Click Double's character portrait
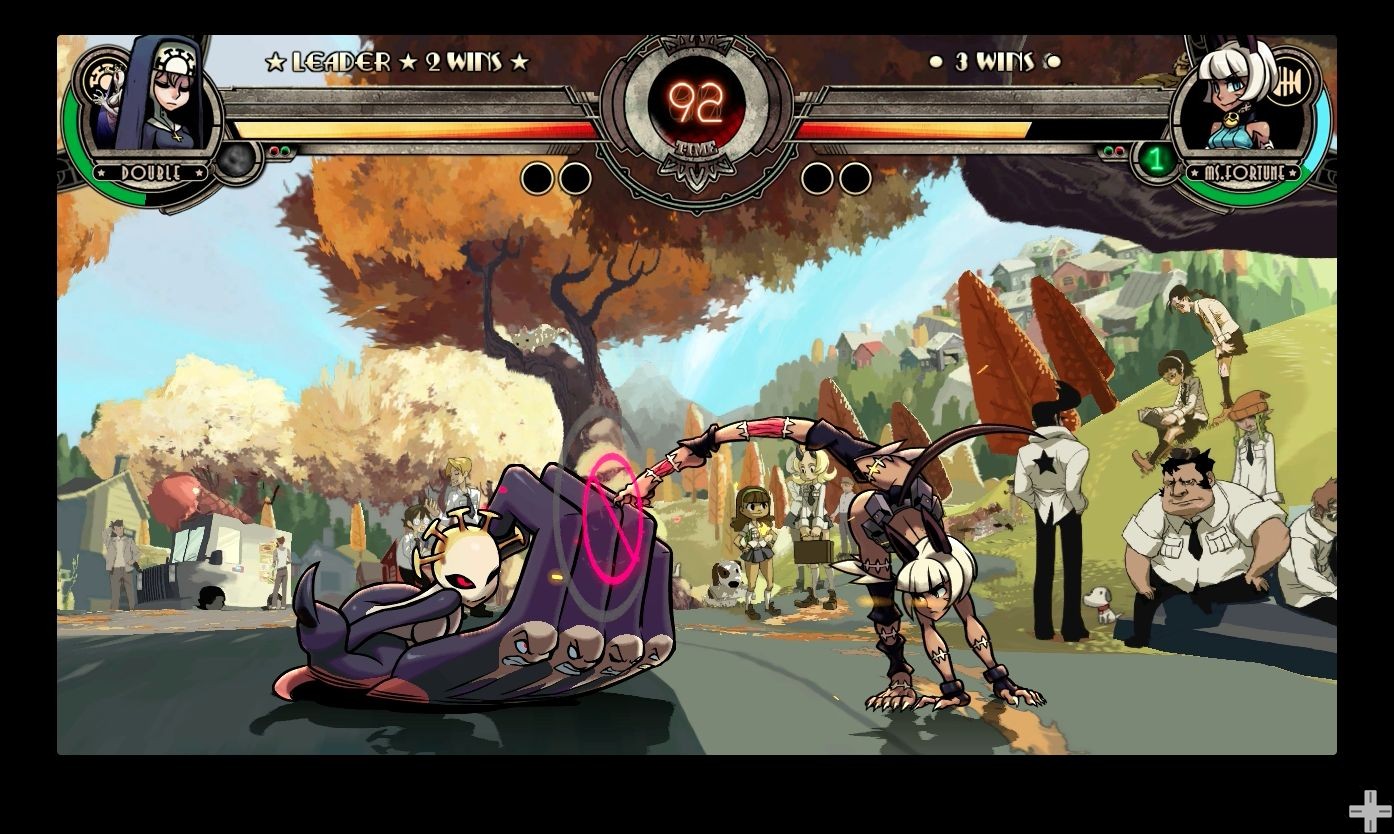Screen dimensions: 1394x834 (157, 98)
